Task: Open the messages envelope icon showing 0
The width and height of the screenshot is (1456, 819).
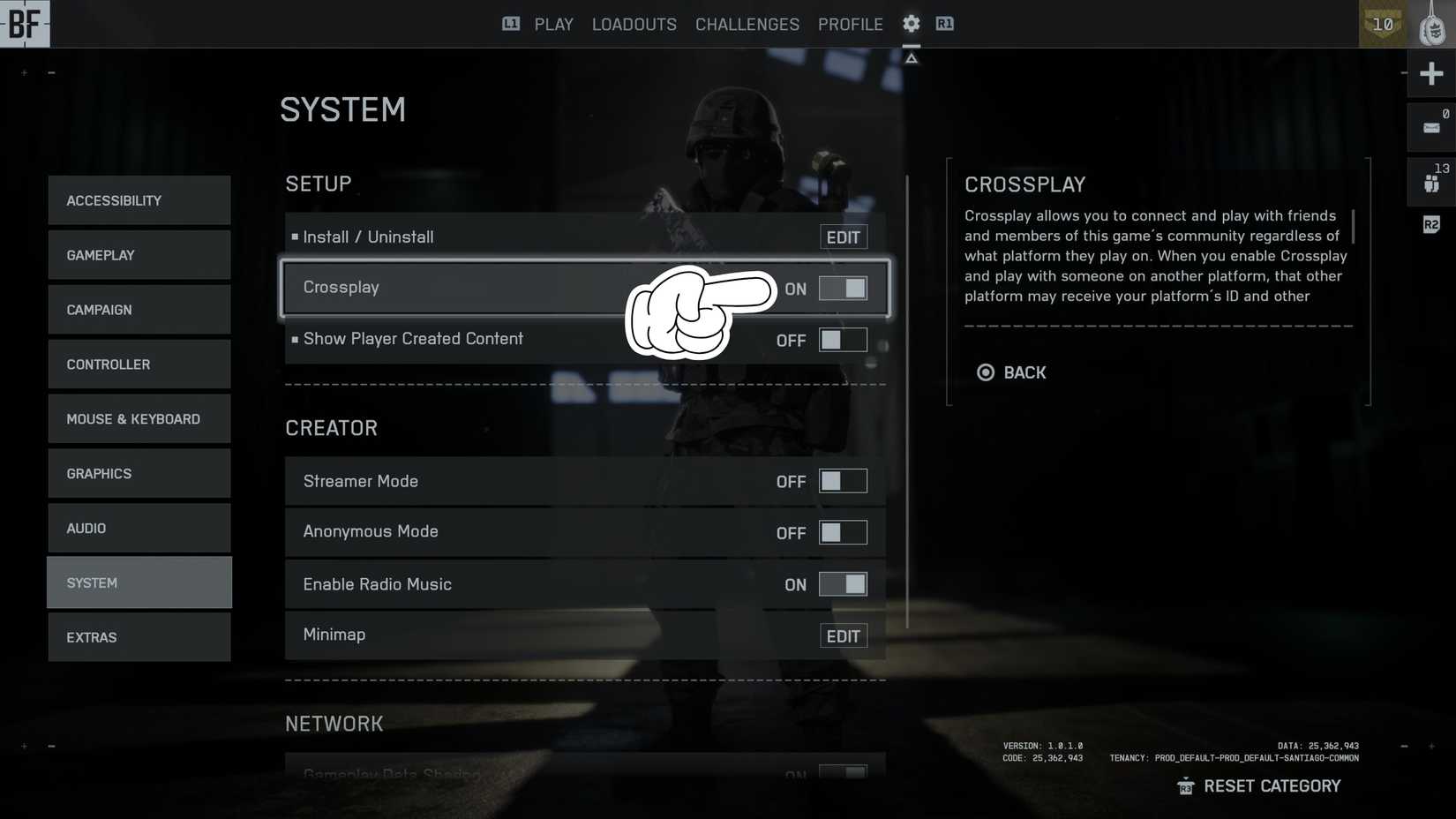Action: click(x=1431, y=126)
